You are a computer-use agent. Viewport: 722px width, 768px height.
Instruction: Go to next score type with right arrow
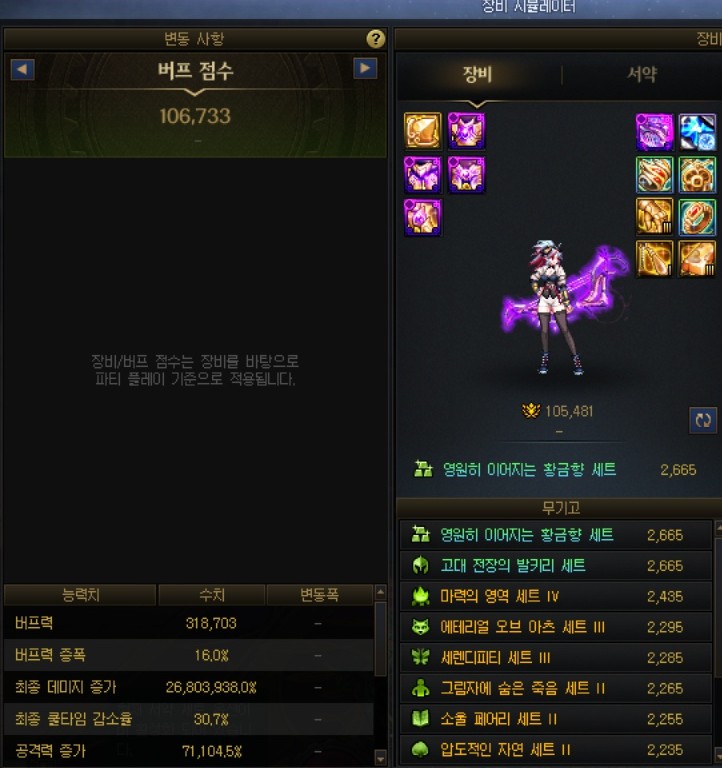366,69
